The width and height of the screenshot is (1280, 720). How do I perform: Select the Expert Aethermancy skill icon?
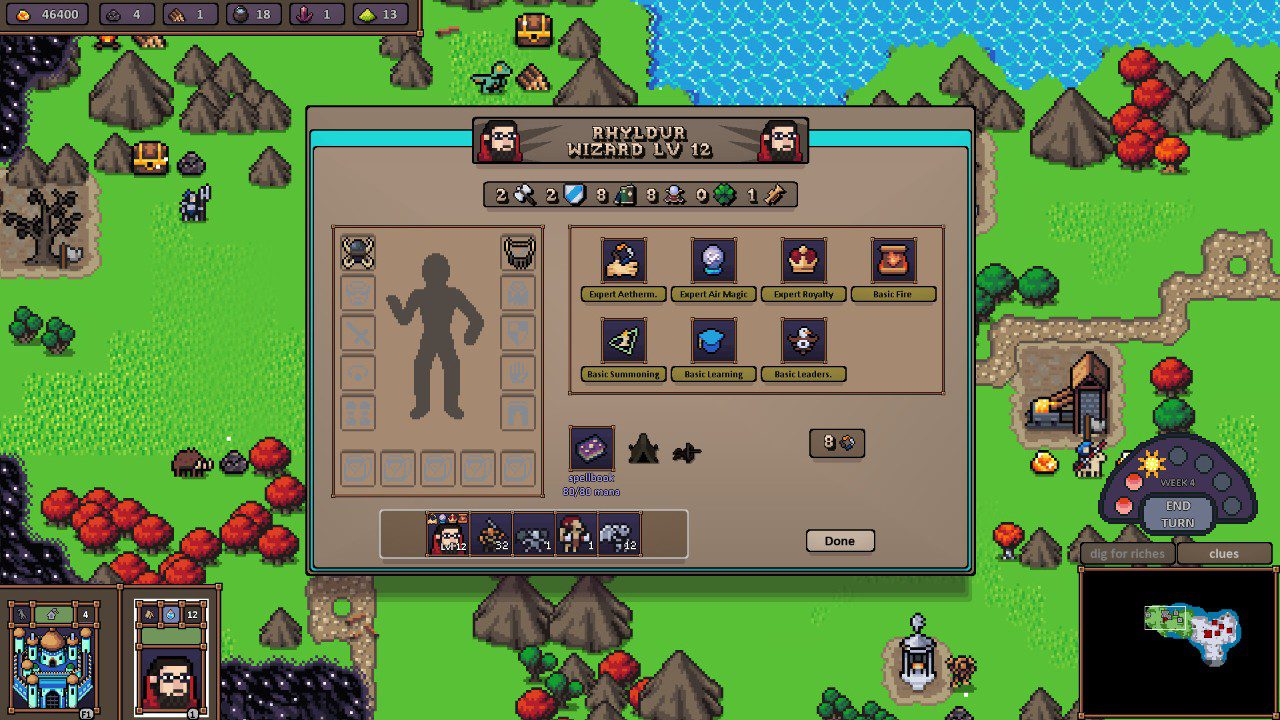pyautogui.click(x=622, y=259)
